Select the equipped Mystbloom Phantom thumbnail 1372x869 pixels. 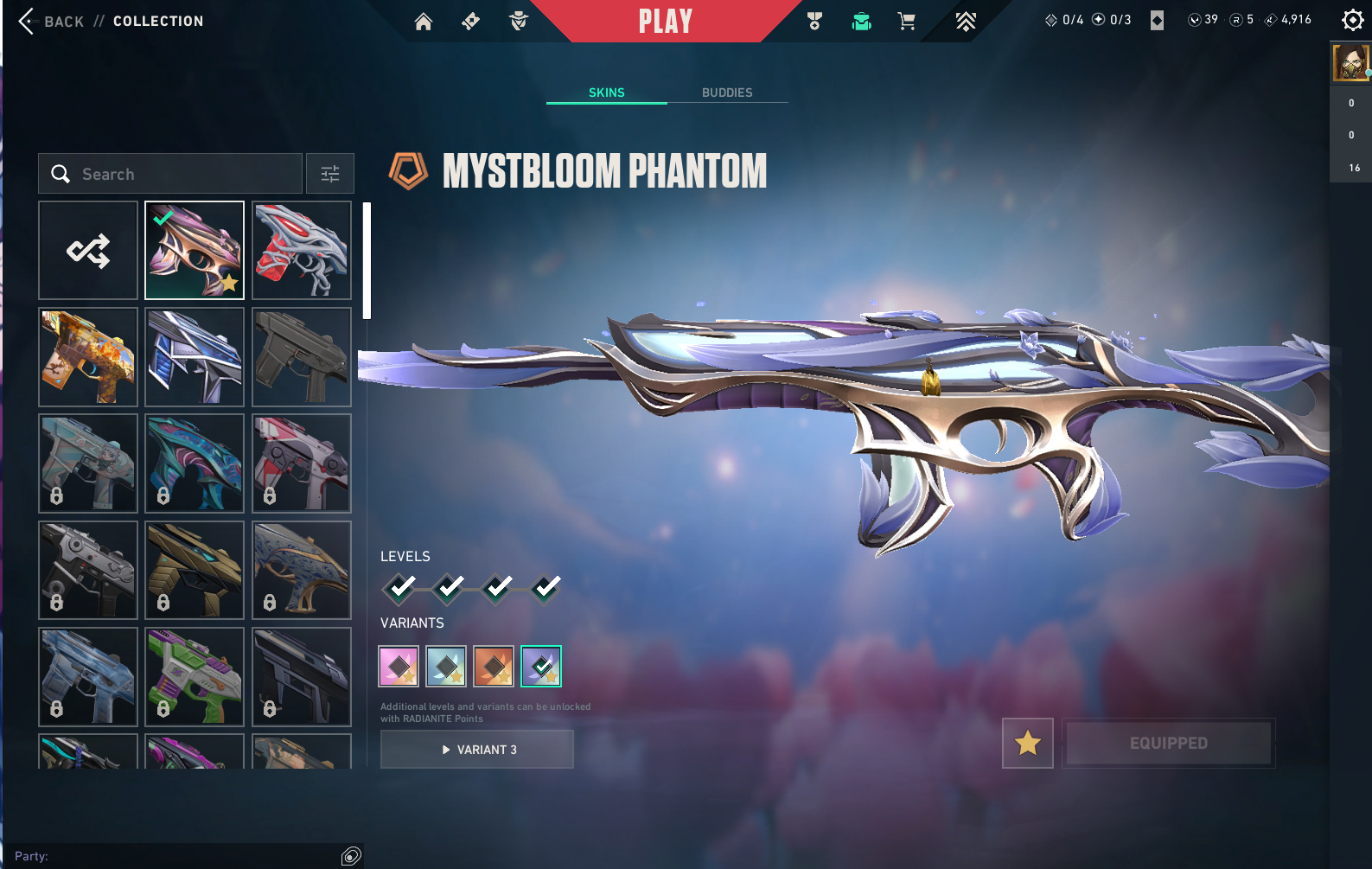[x=195, y=251]
